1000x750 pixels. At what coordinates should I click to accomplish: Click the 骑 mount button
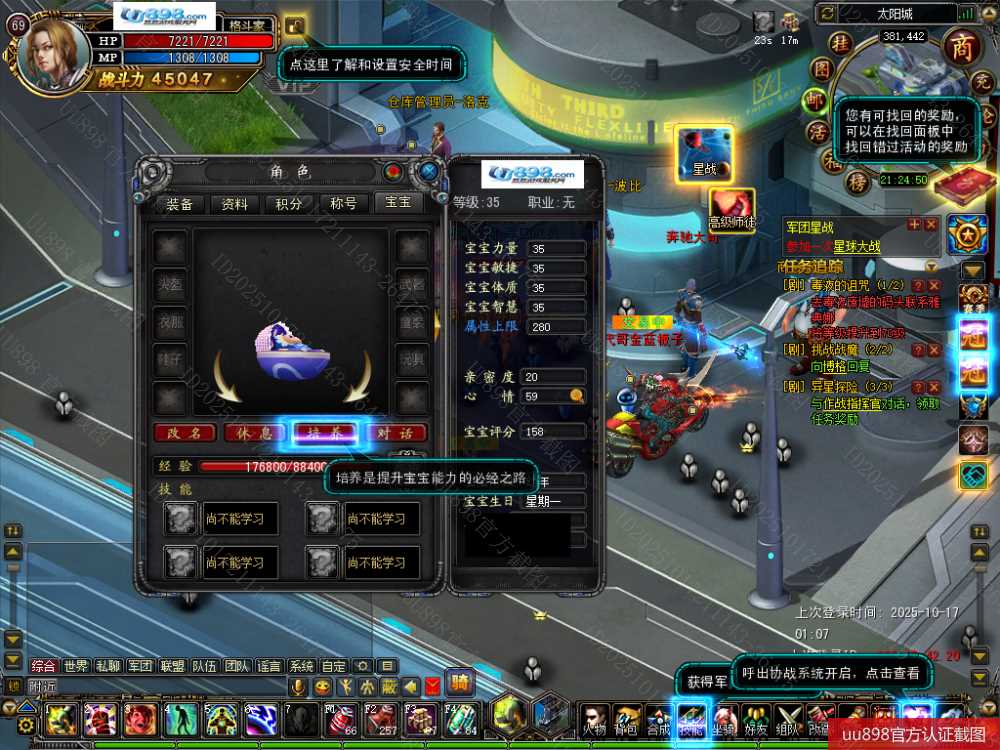click(459, 684)
